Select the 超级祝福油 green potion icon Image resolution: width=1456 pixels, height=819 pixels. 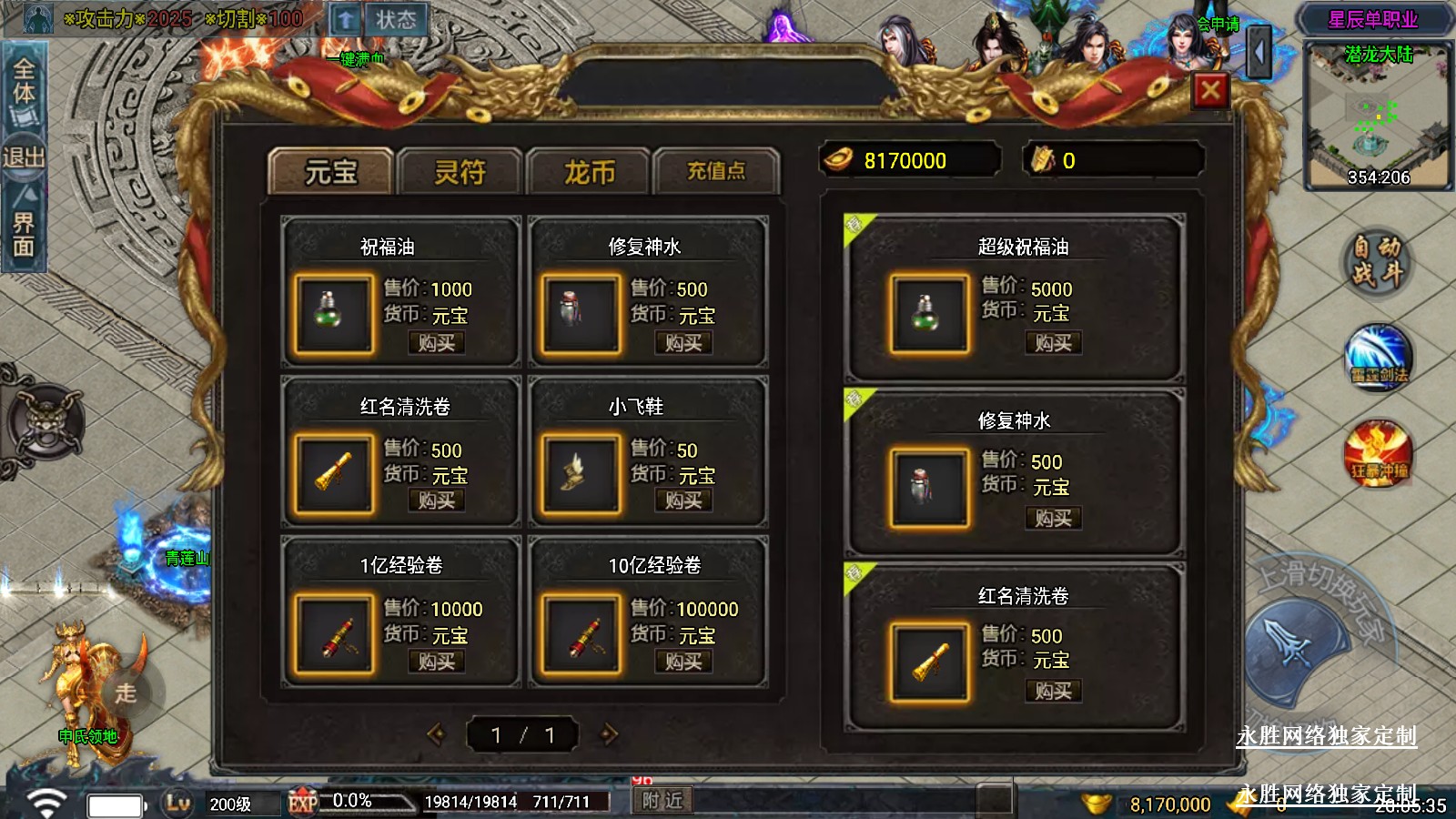929,314
